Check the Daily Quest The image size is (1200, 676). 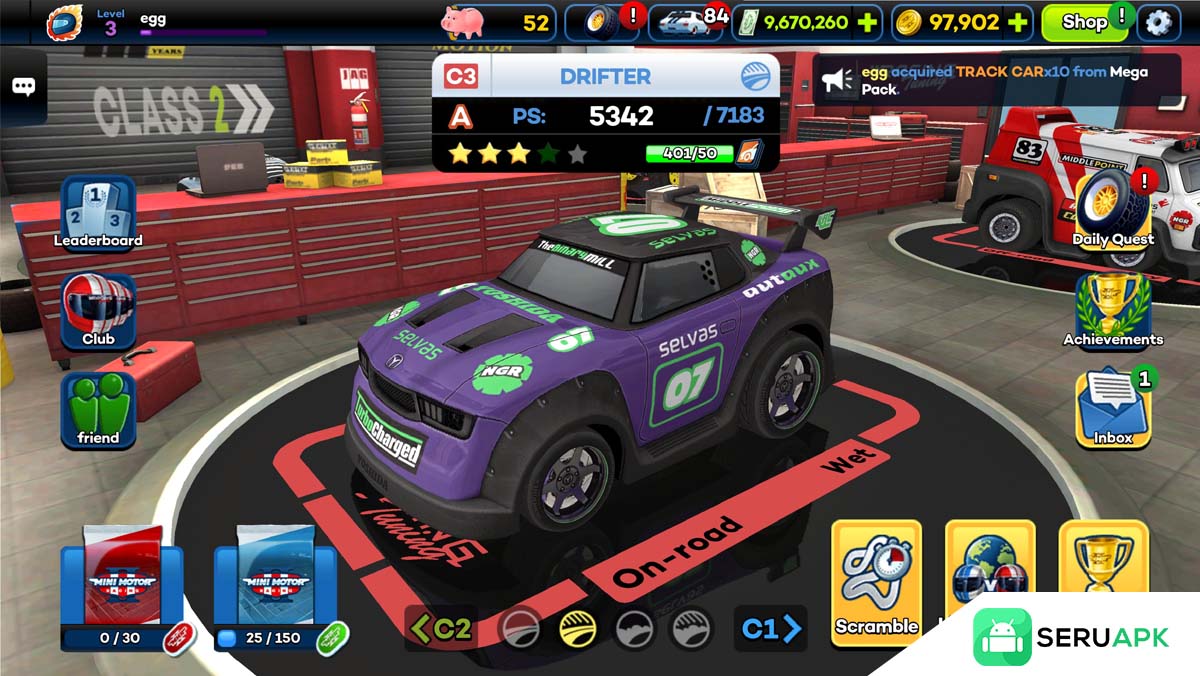(1113, 207)
